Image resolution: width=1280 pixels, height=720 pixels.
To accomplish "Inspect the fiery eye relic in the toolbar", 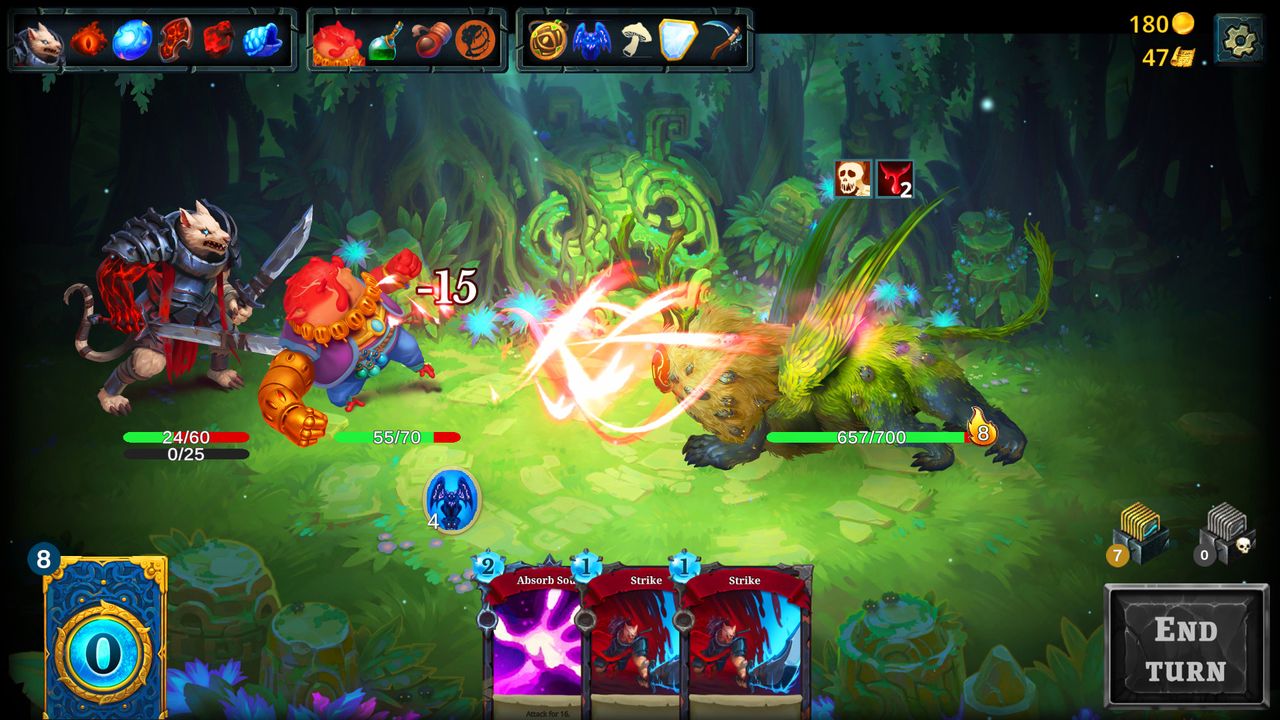I will (x=88, y=42).
